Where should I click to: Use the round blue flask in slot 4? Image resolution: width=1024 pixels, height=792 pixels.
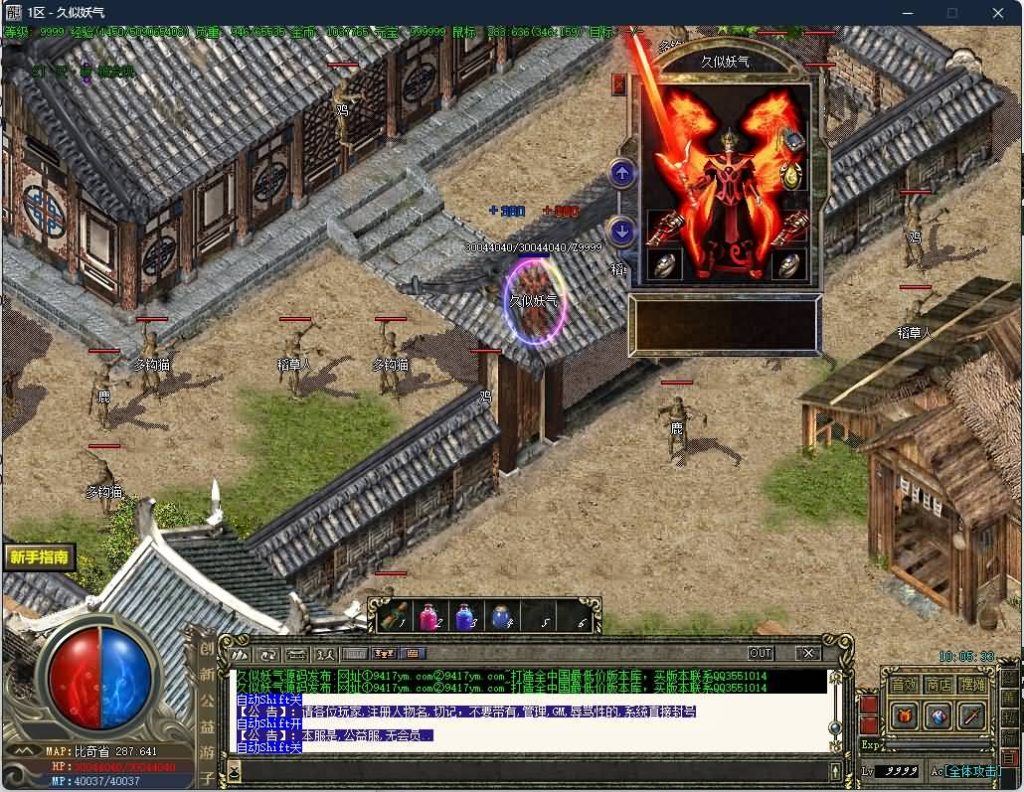(x=499, y=617)
